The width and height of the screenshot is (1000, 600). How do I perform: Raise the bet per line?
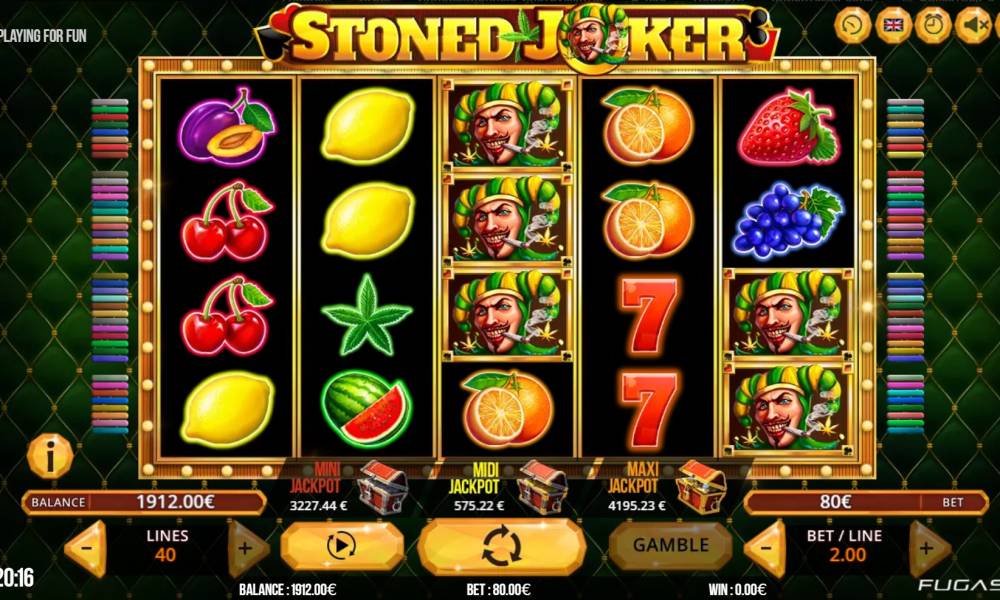click(x=929, y=548)
